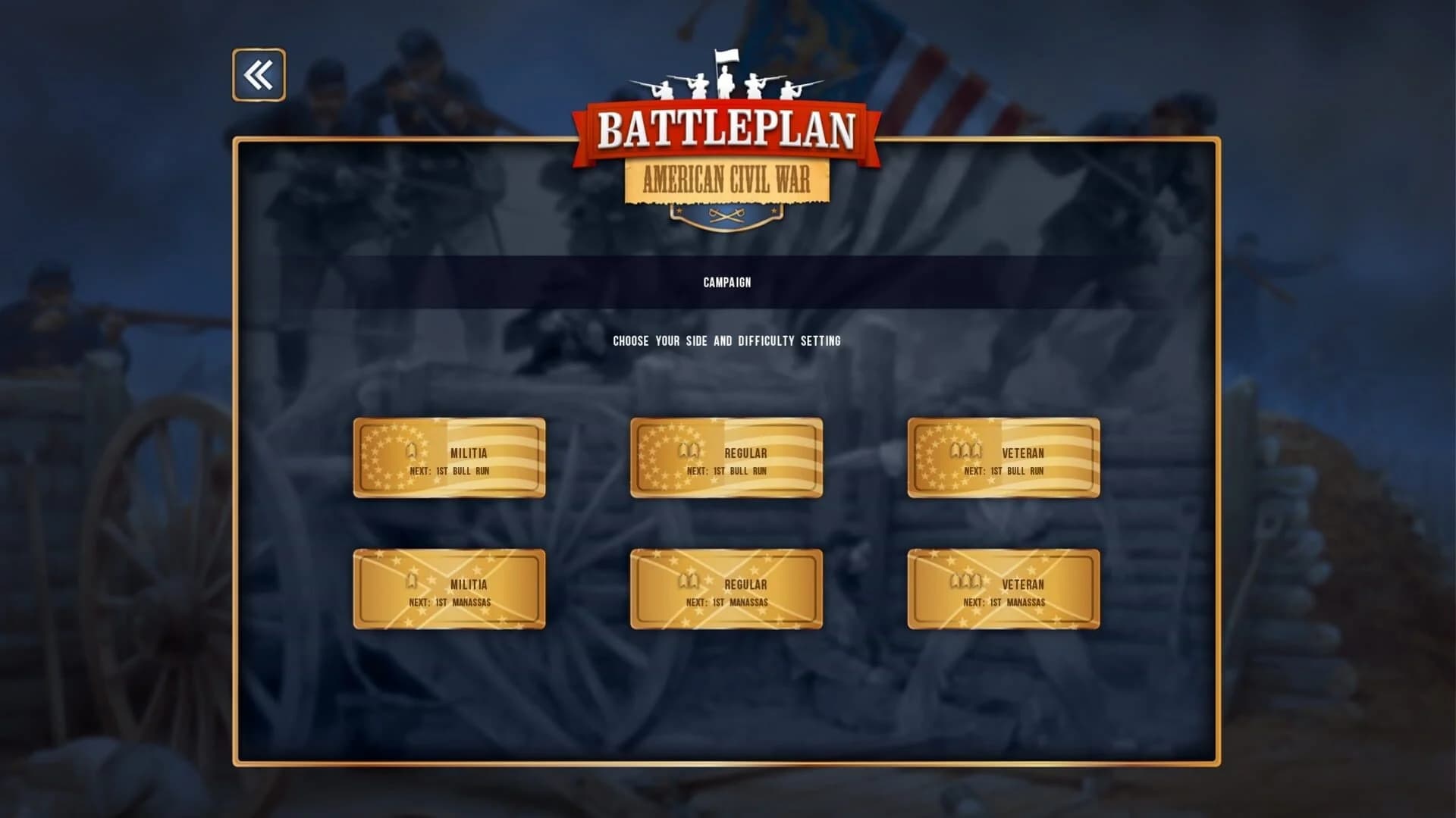The width and height of the screenshot is (1456, 818).
Task: Click the double-rank icon on Union Regular card
Action: click(x=689, y=453)
